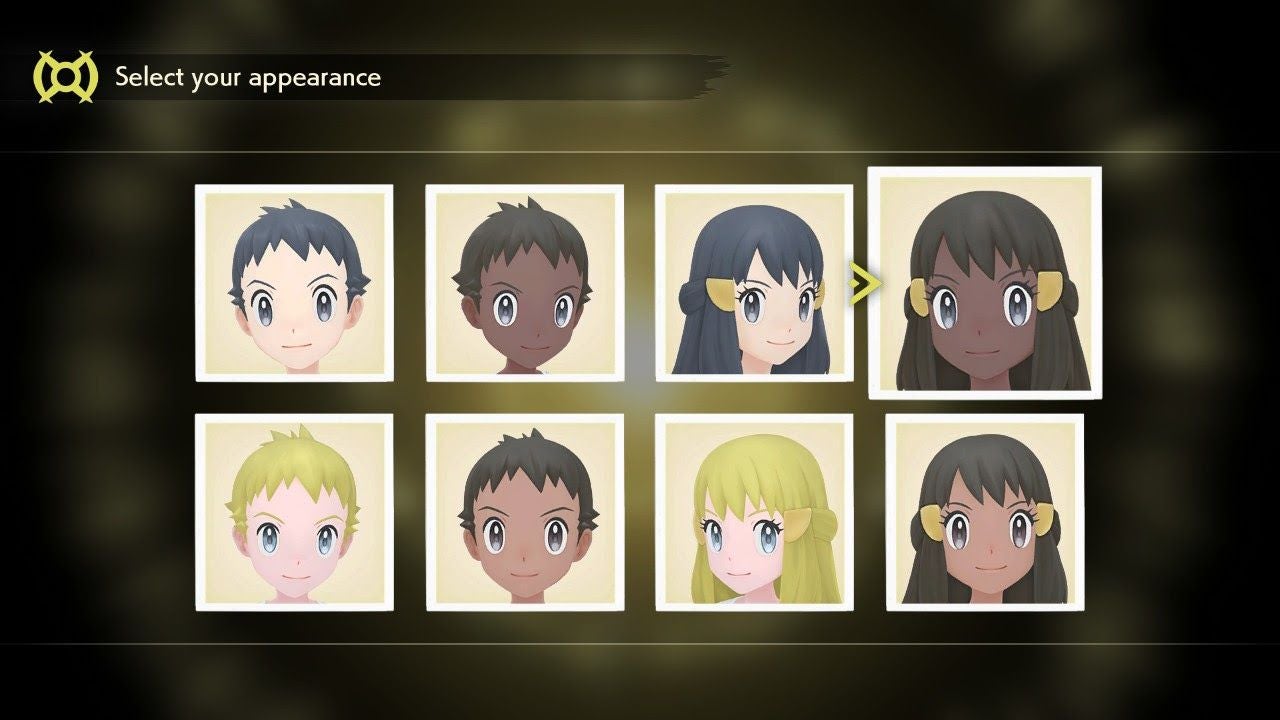Select the dark-skinned boy with black hair
Image resolution: width=1280 pixels, height=720 pixels.
[523, 281]
